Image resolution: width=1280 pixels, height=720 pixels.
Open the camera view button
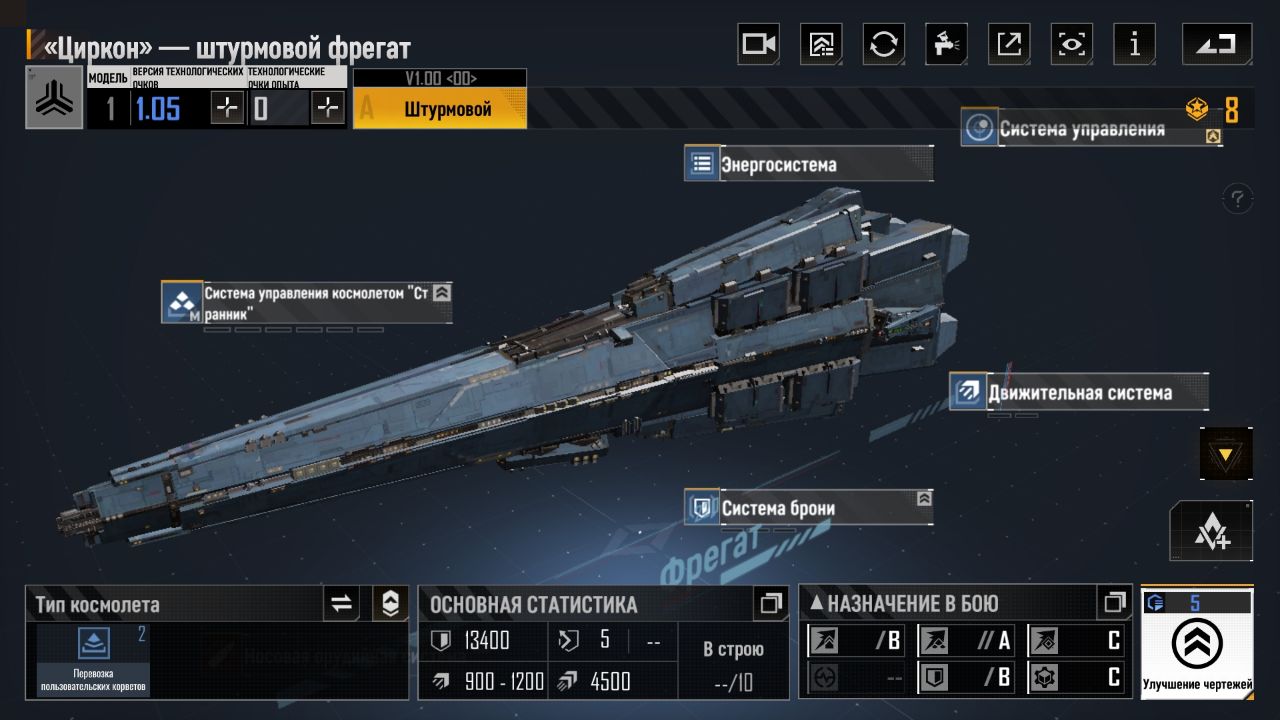[758, 44]
